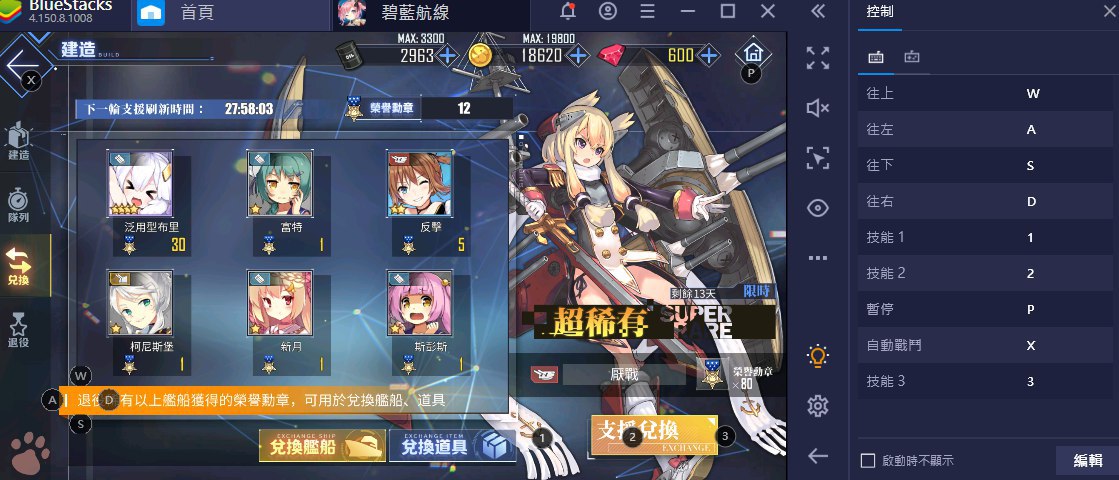Screen dimensions: 1119x480
Task: Choose the 富特 ship card
Action: pyautogui.click(x=280, y=186)
